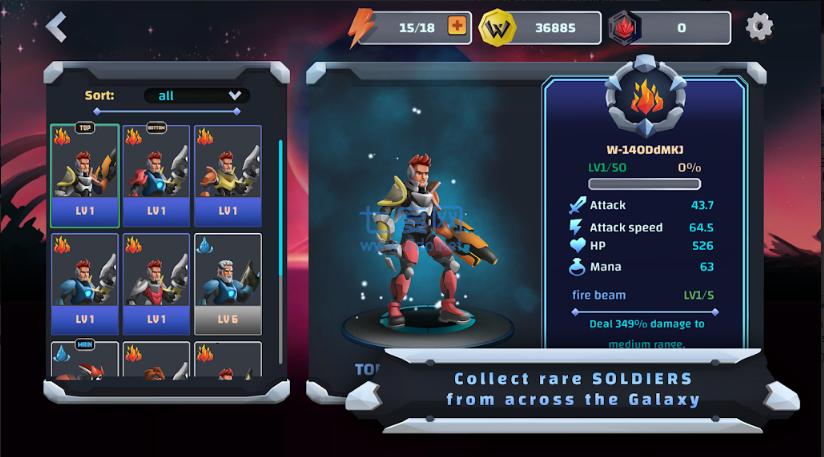This screenshot has height=457, width=824.
Task: Open the Sort dropdown set to all
Action: click(196, 96)
